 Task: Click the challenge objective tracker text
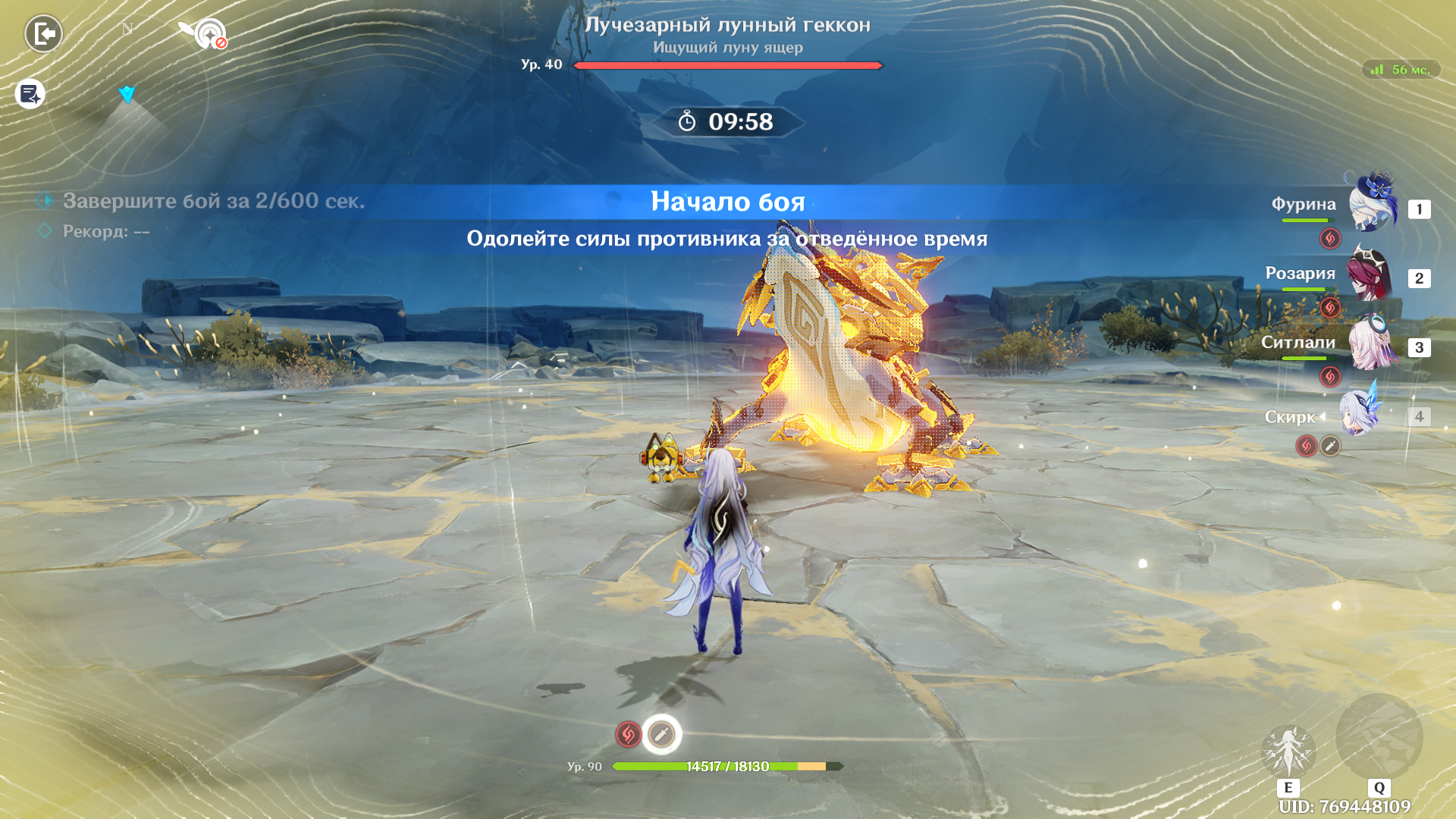213,201
